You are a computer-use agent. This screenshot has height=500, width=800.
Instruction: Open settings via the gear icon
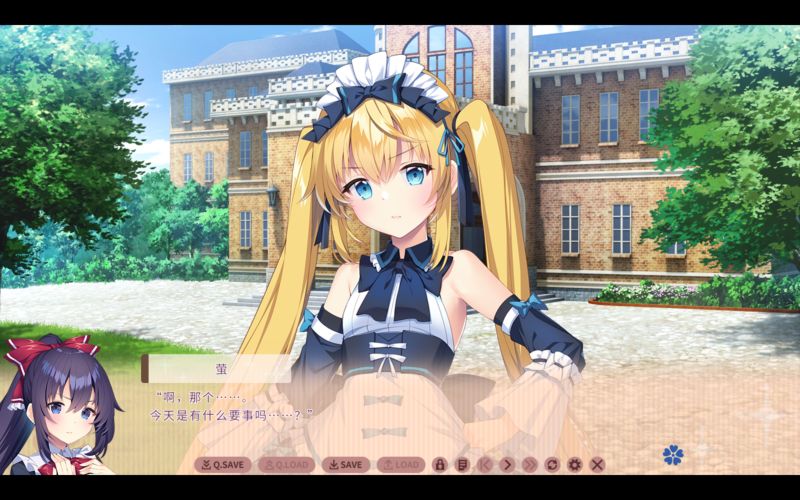[x=574, y=464]
